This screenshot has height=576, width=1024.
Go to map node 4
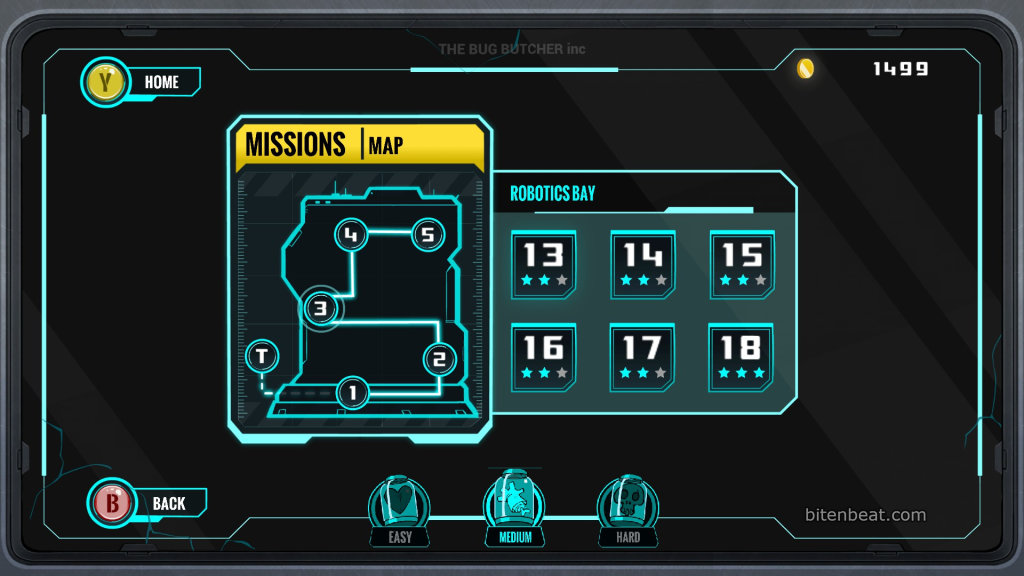[350, 235]
